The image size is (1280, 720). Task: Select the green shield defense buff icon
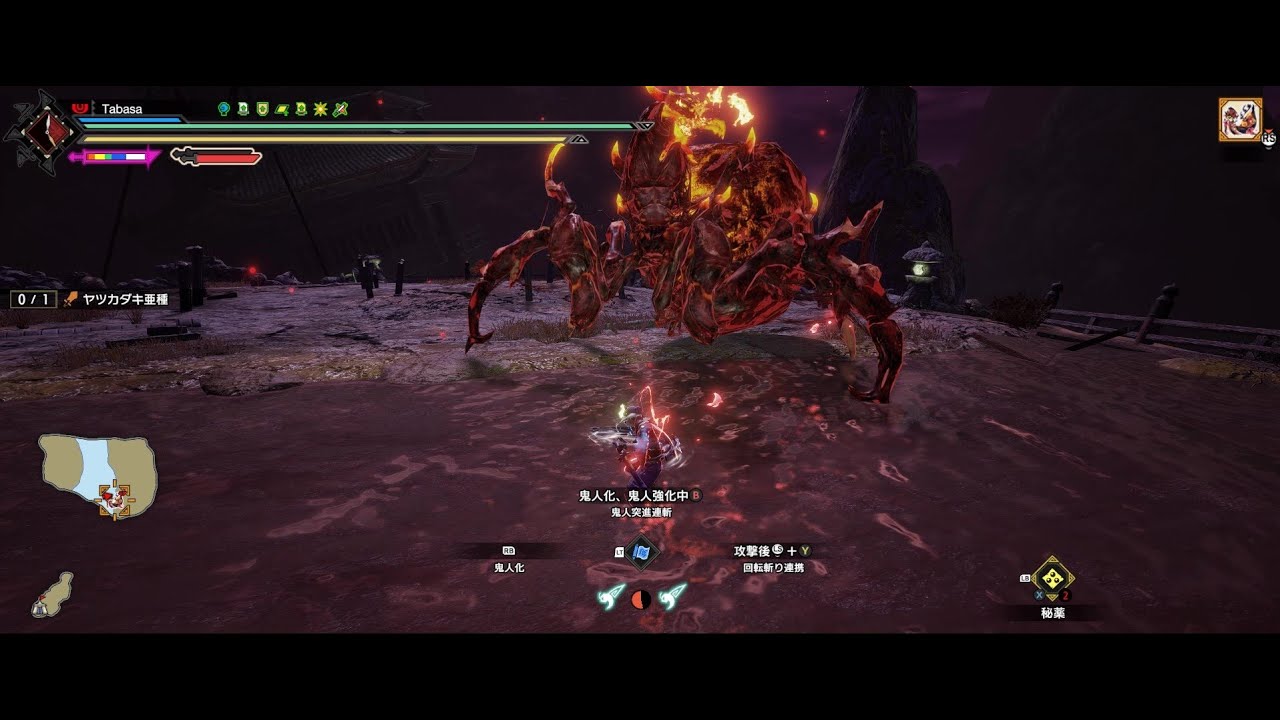click(x=262, y=109)
